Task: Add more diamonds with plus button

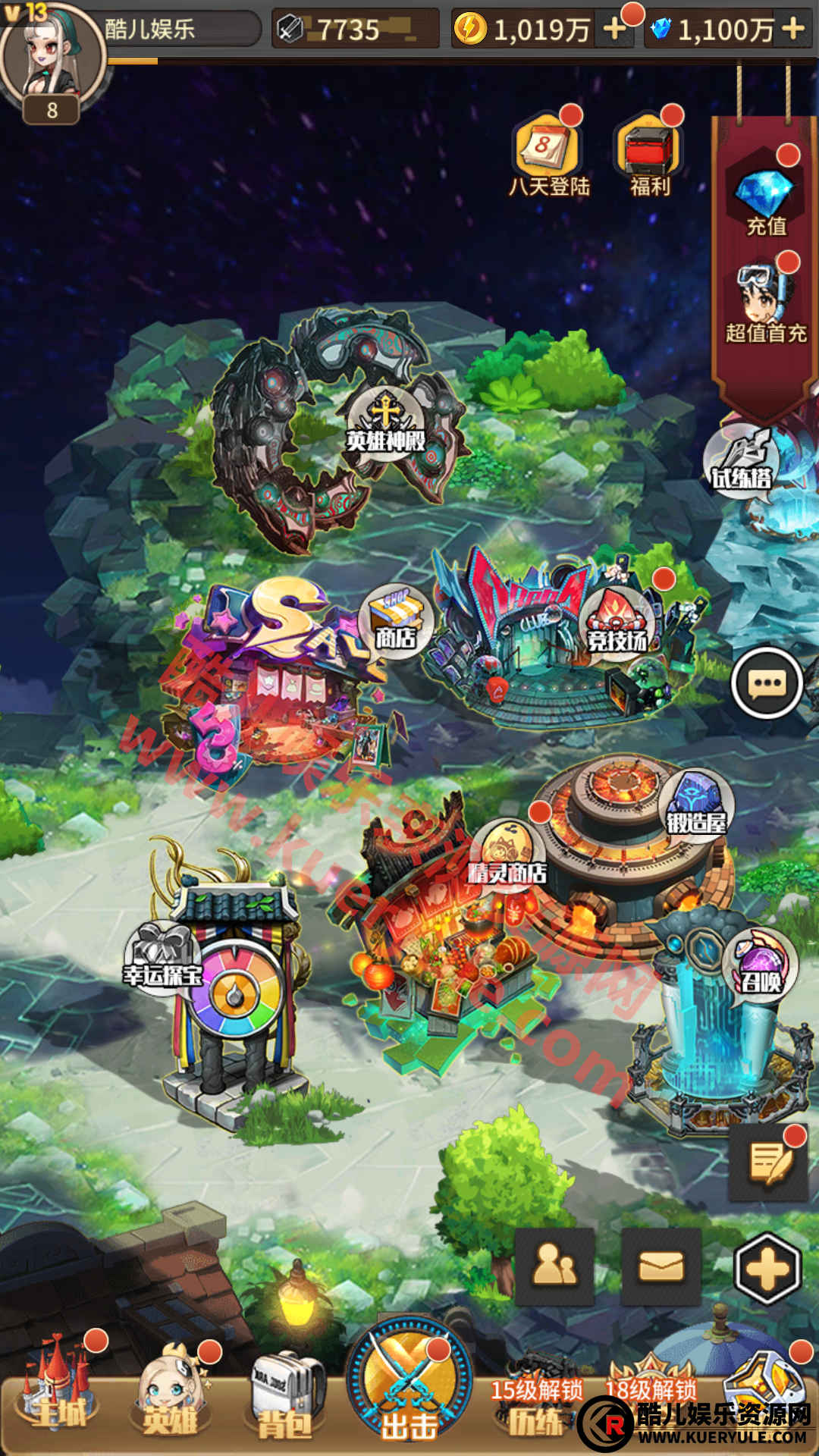Action: click(x=792, y=30)
